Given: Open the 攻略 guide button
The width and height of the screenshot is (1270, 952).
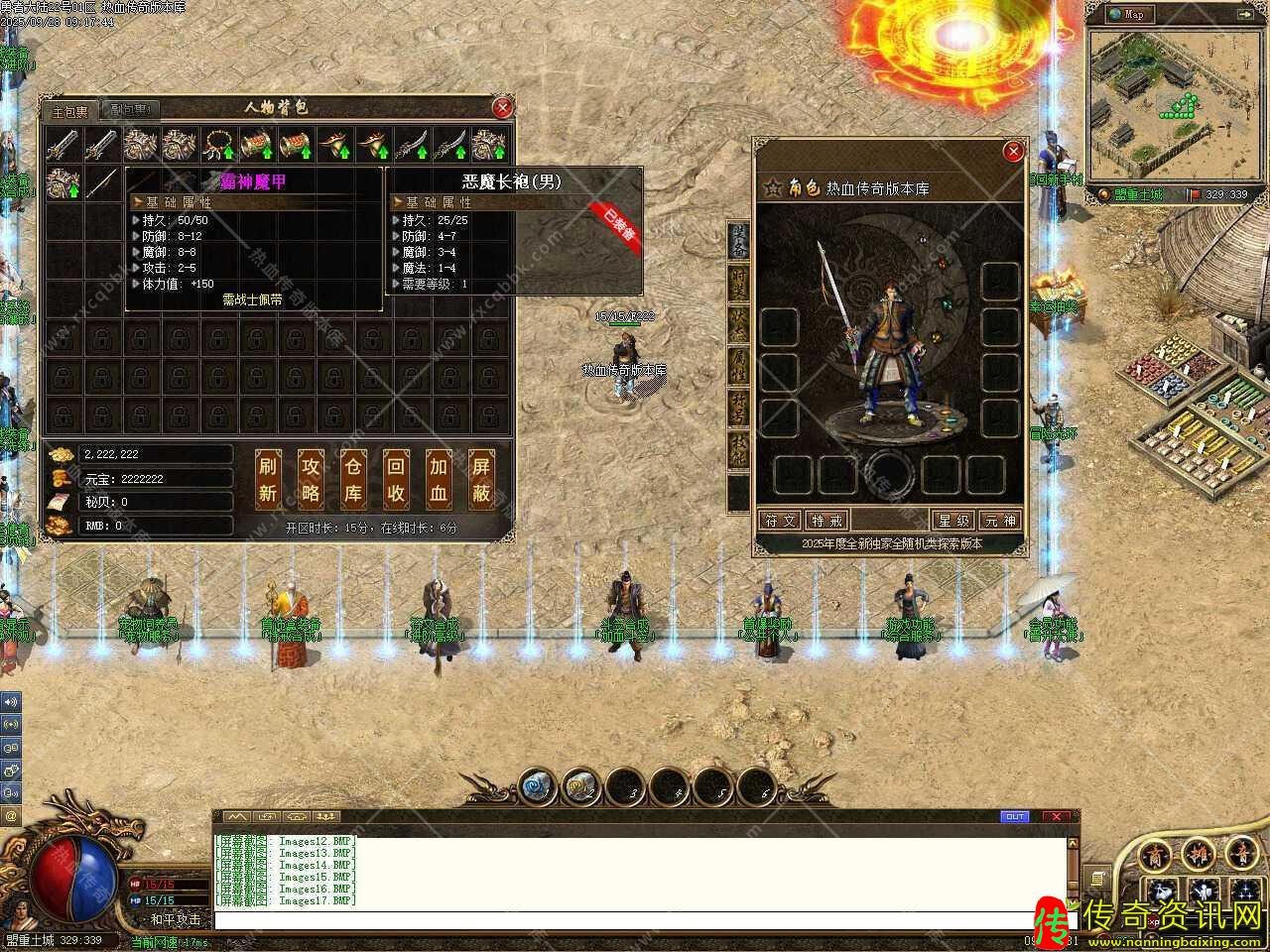Looking at the screenshot, I should (311, 479).
